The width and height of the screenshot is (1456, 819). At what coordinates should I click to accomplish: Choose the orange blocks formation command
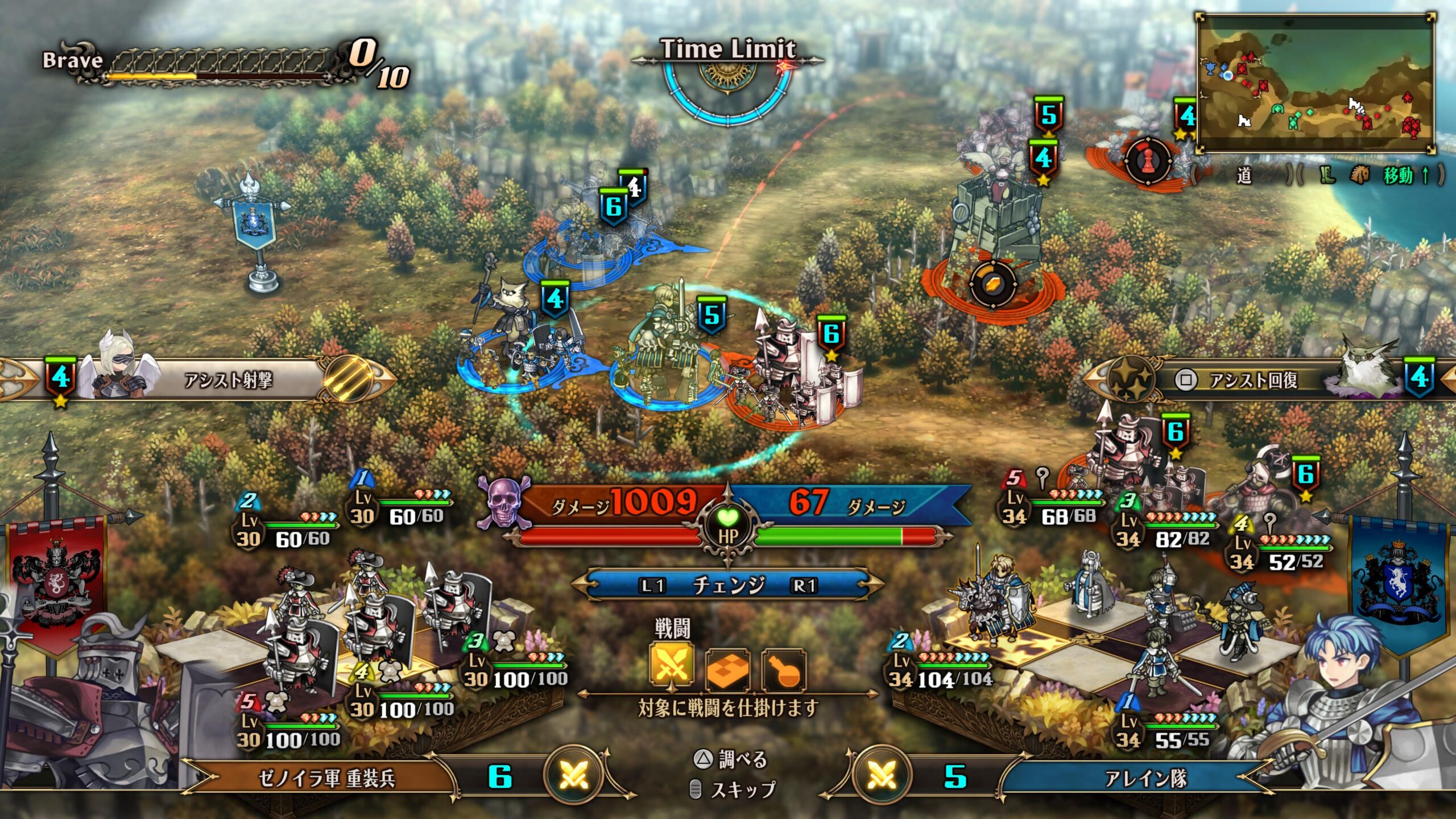727,669
